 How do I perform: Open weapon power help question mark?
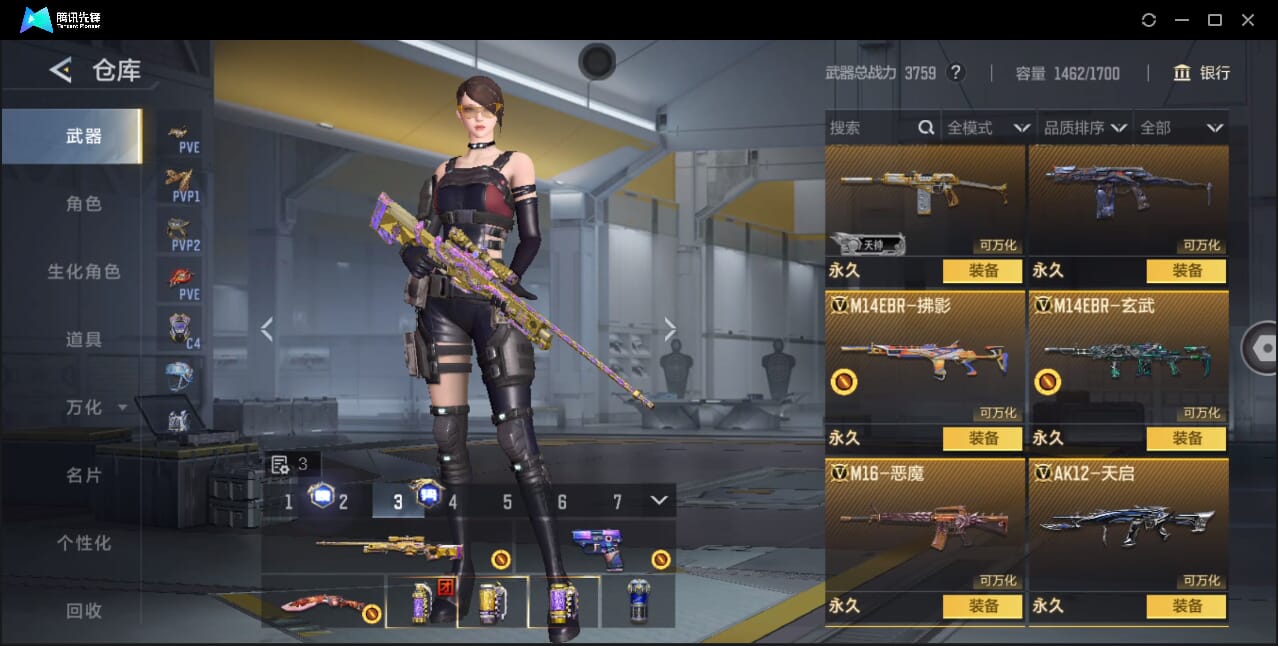[956, 73]
